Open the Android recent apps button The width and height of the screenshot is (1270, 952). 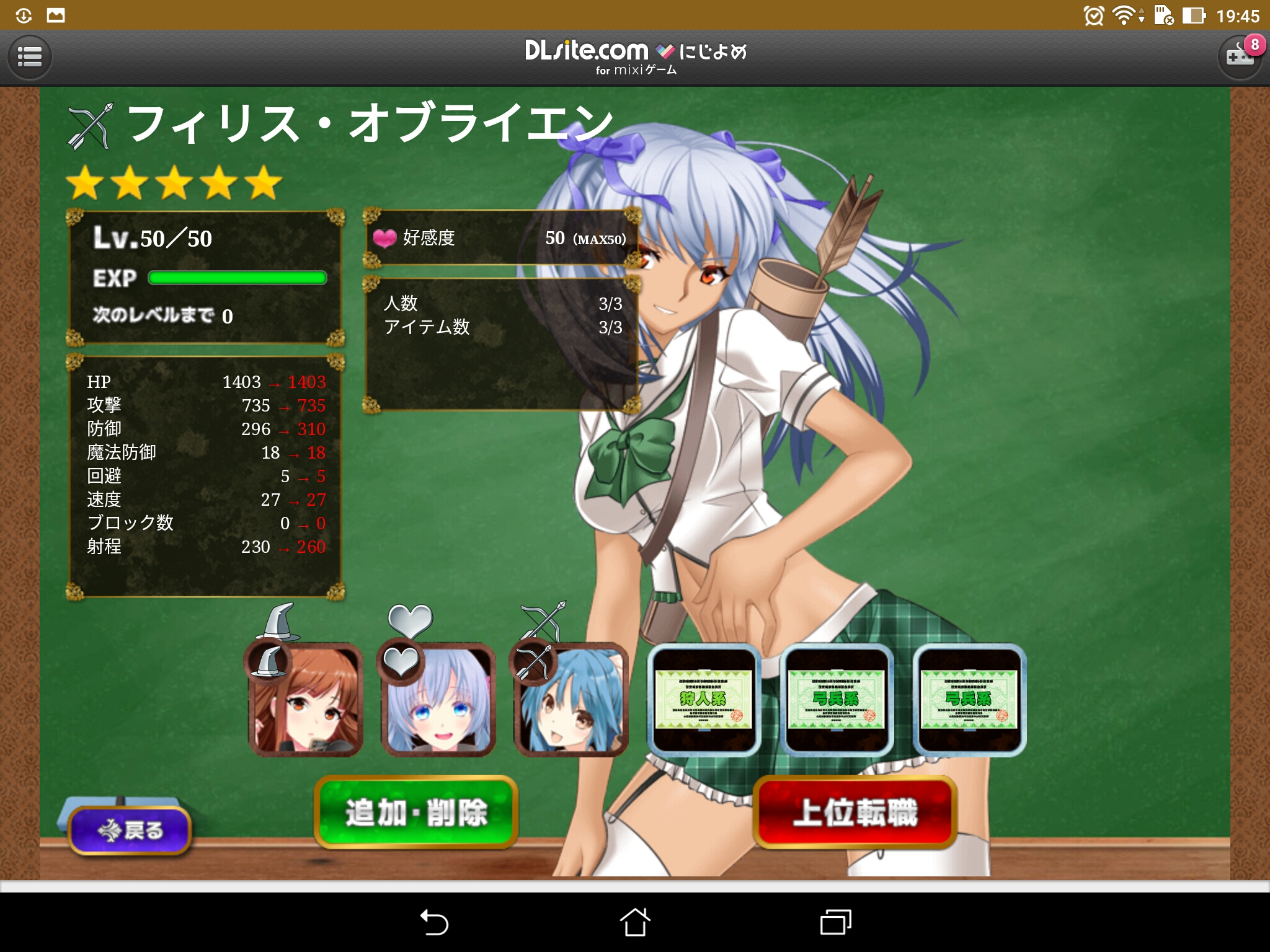click(x=835, y=922)
